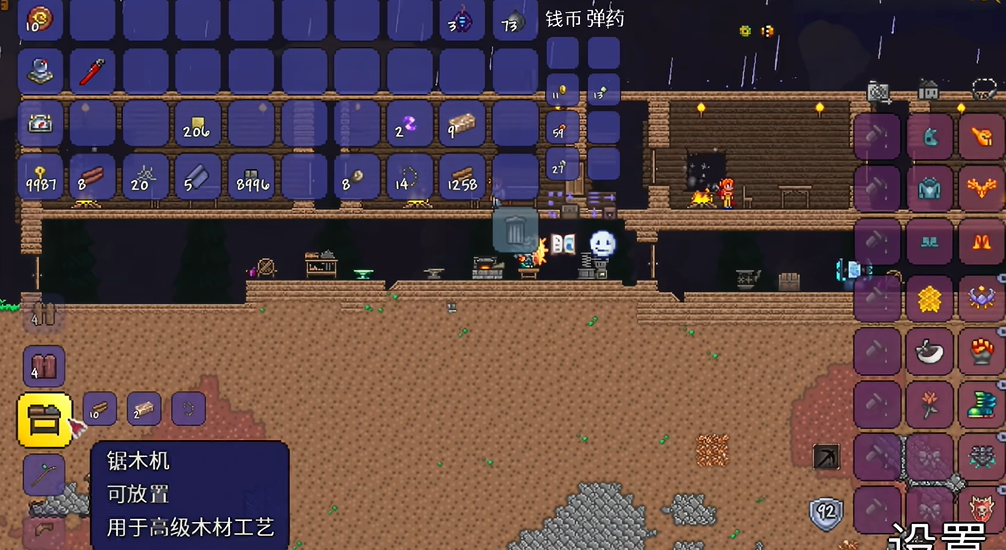Select the flower accessory slot
The height and width of the screenshot is (550, 1006).
pos(930,405)
